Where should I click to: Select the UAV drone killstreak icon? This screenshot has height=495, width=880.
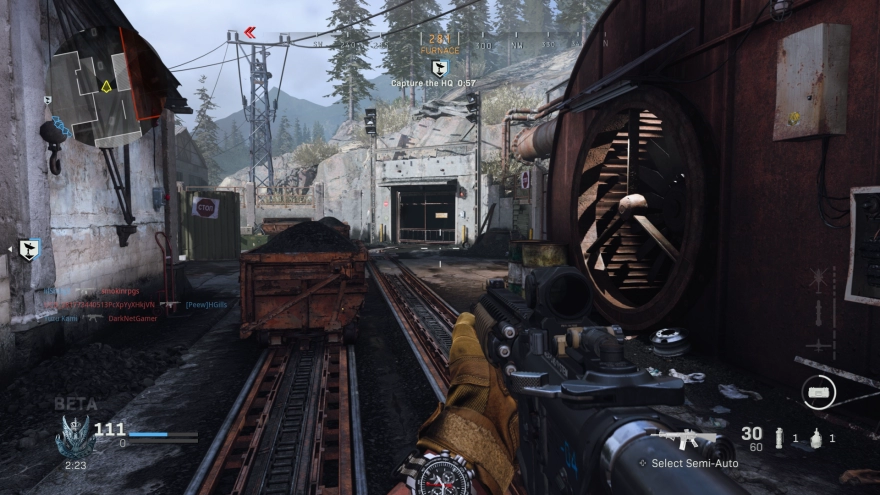click(x=820, y=345)
